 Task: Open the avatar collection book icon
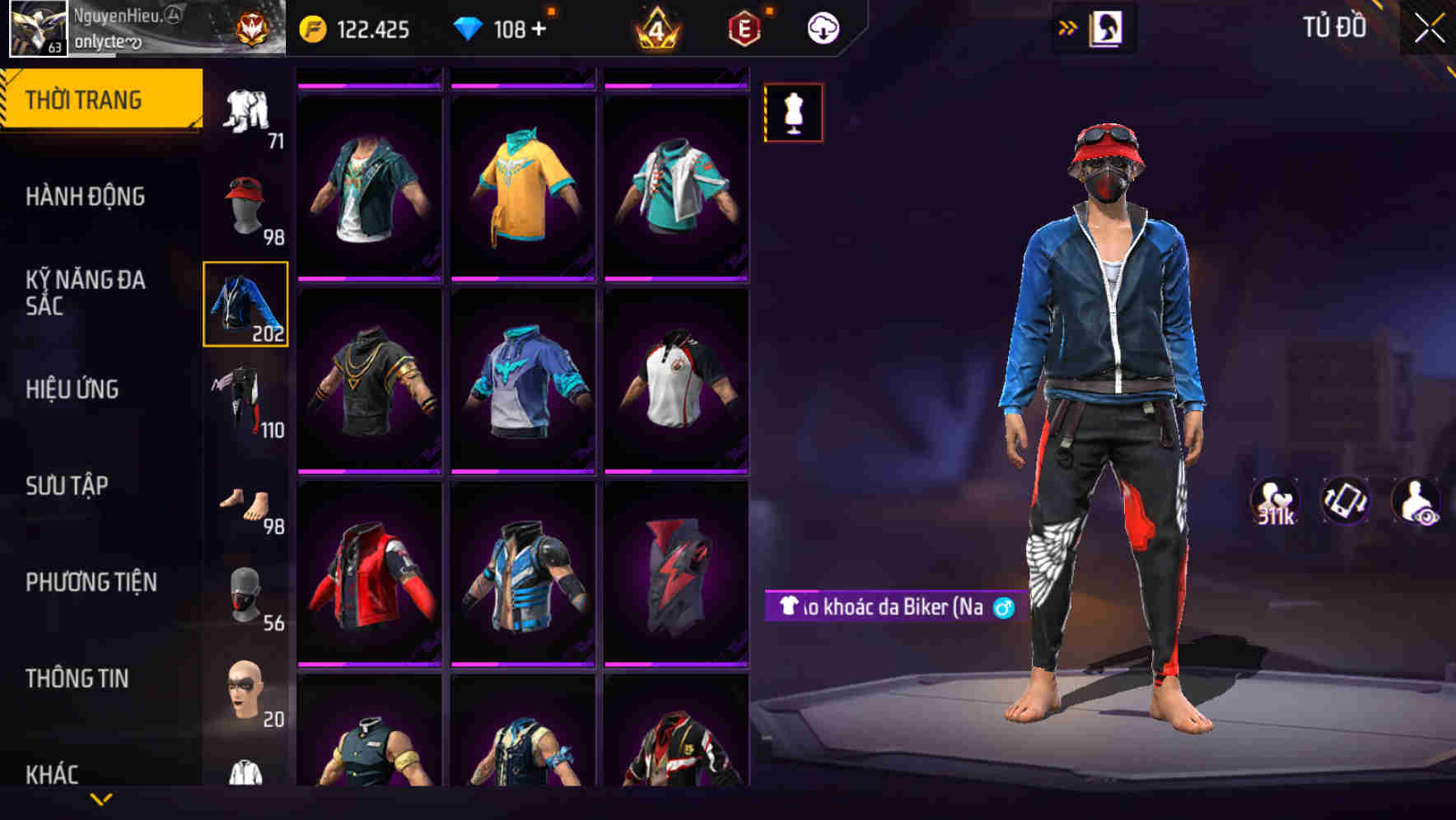(x=1107, y=26)
